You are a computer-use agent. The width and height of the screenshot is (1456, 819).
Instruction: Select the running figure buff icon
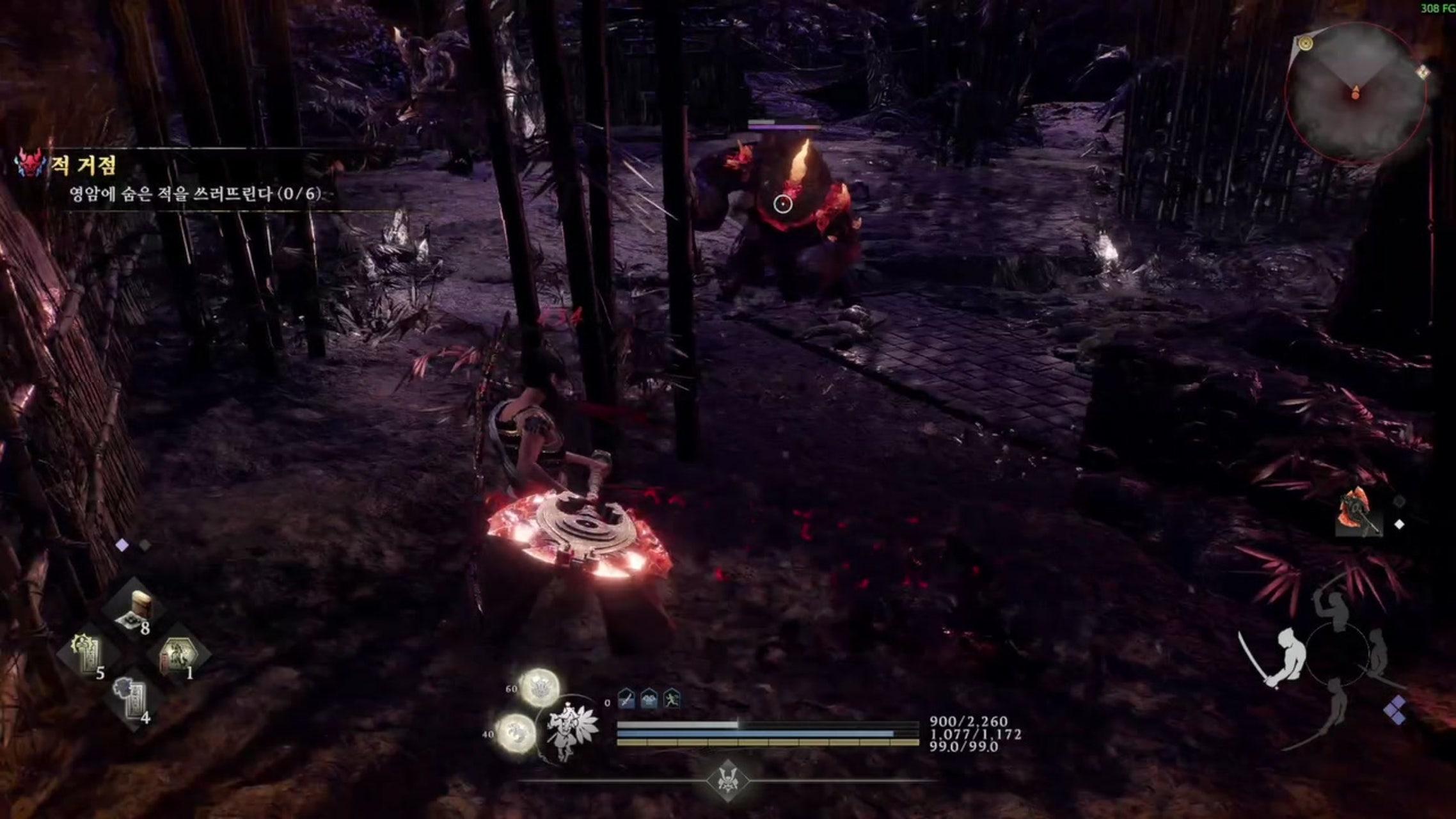coord(672,699)
